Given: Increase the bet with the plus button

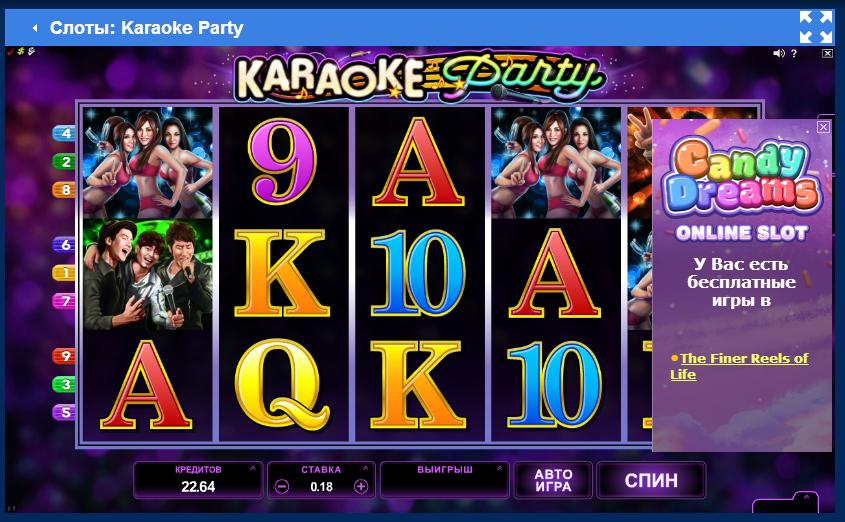Looking at the screenshot, I should pos(361,487).
